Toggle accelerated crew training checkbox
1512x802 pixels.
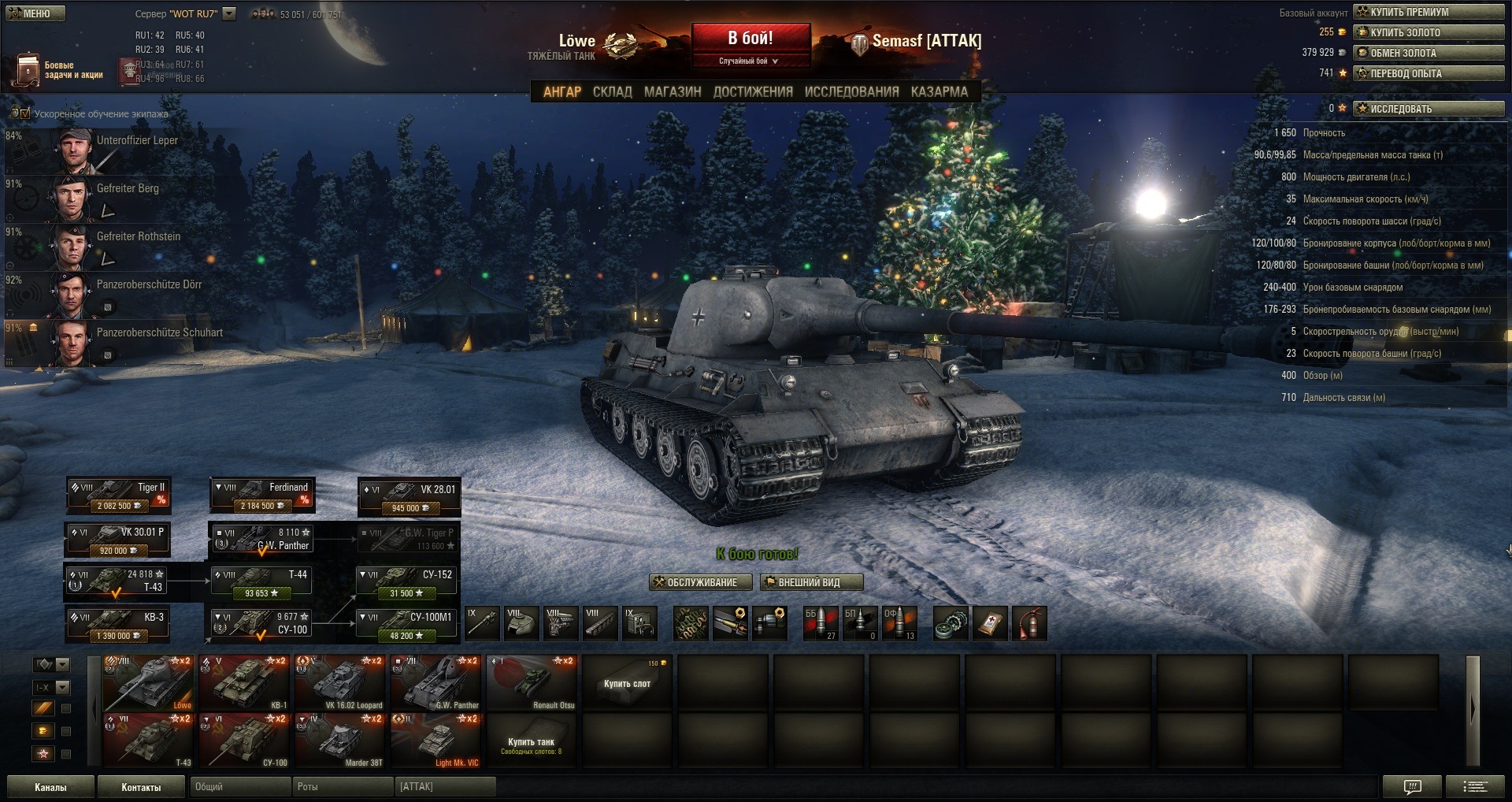(x=24, y=113)
